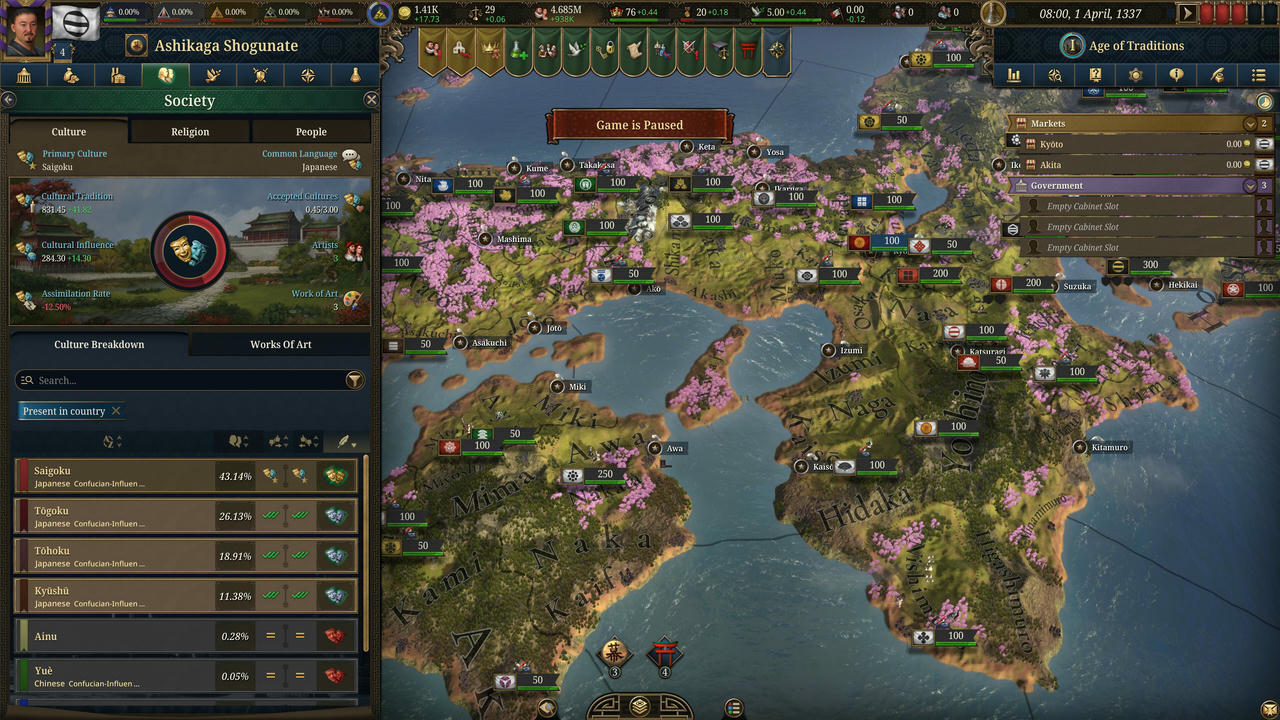Open the Diplomacy dove icon
The image size is (1280, 720).
pyautogui.click(x=211, y=75)
